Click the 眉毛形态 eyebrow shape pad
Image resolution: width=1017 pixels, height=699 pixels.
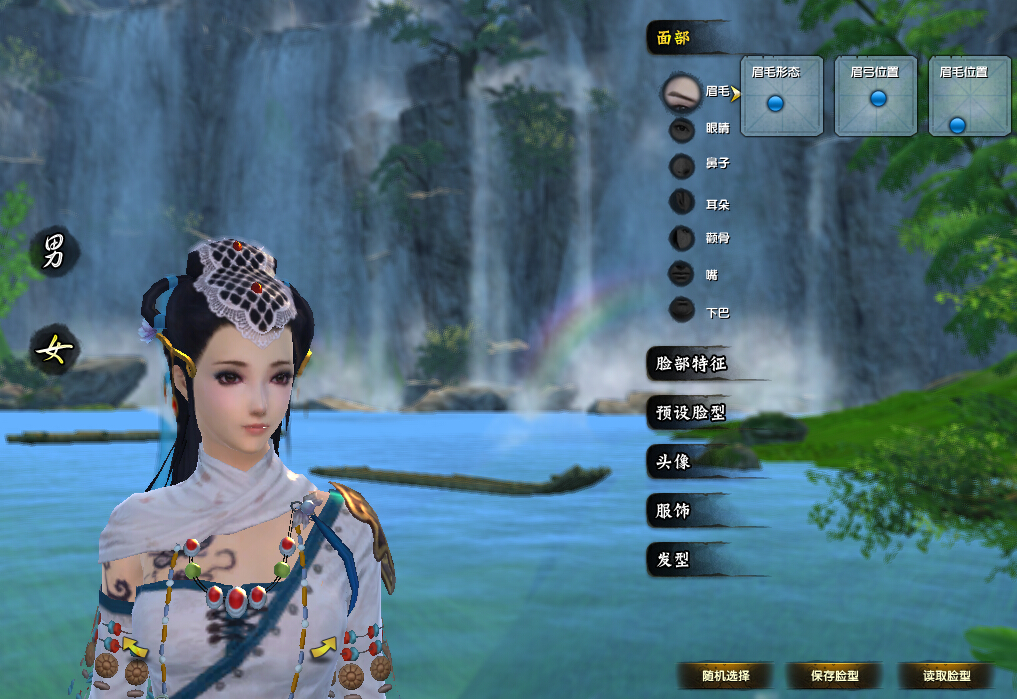(781, 97)
